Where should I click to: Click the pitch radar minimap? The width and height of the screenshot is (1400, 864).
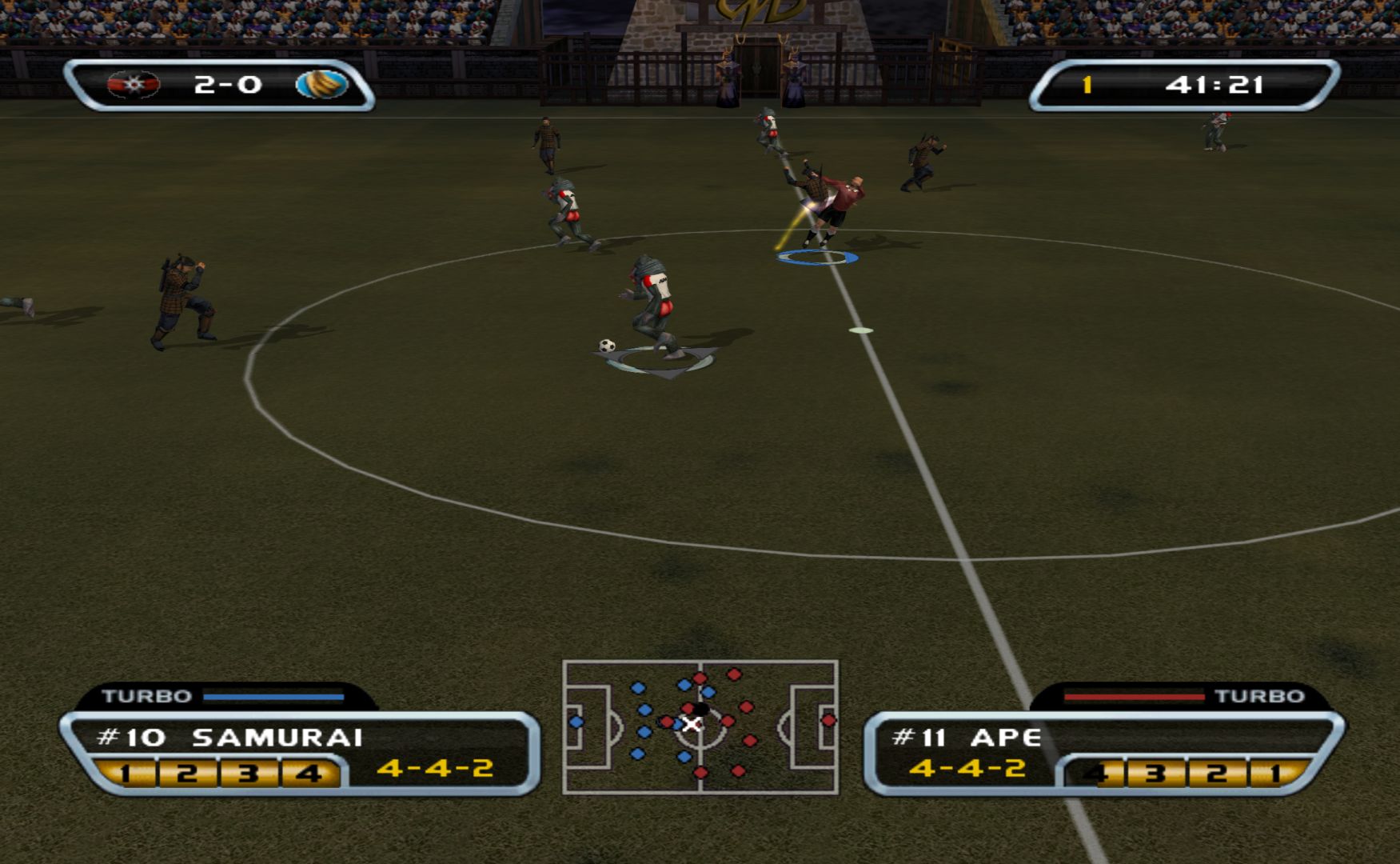tap(700, 726)
